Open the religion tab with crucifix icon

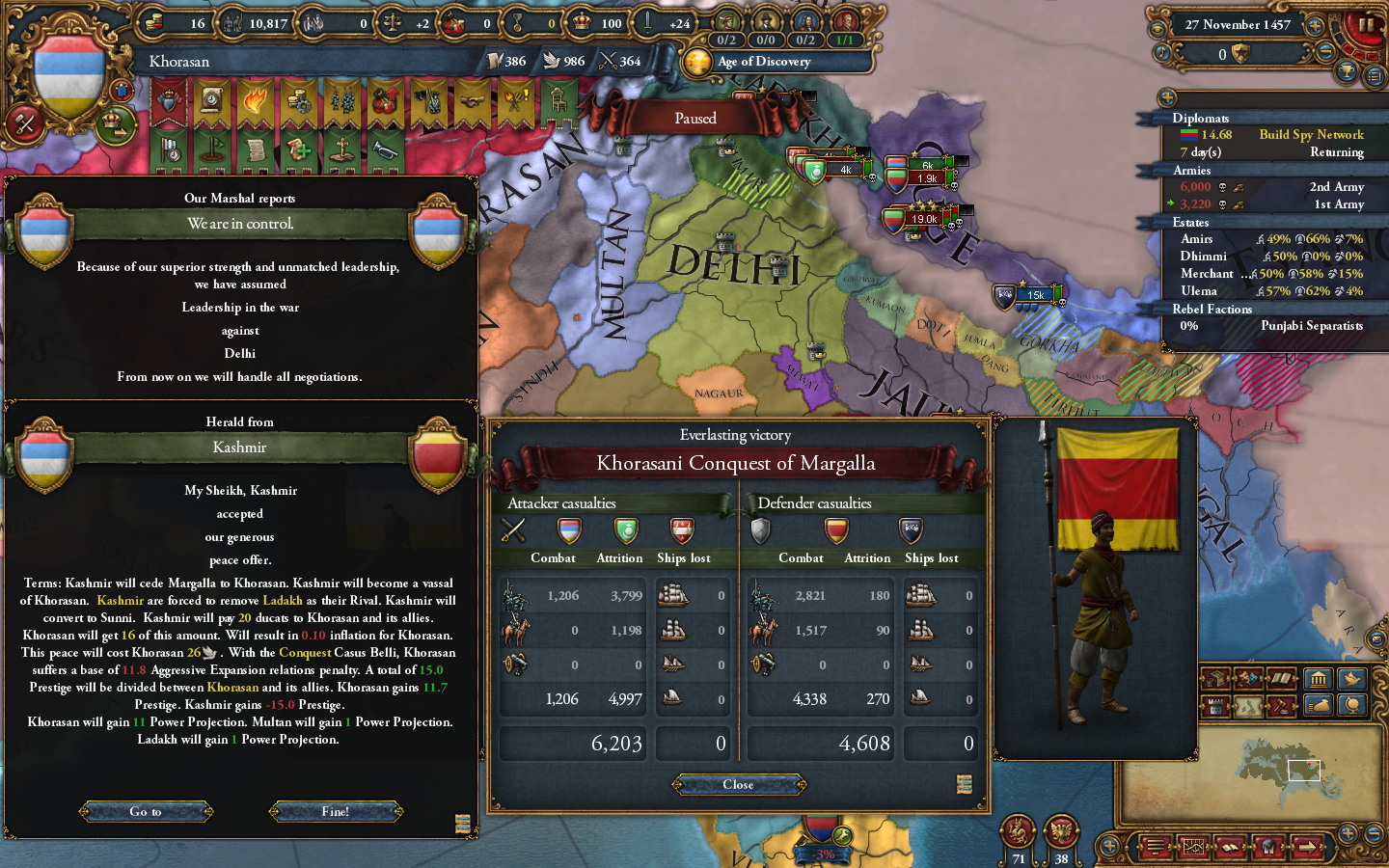pyautogui.click(x=341, y=151)
